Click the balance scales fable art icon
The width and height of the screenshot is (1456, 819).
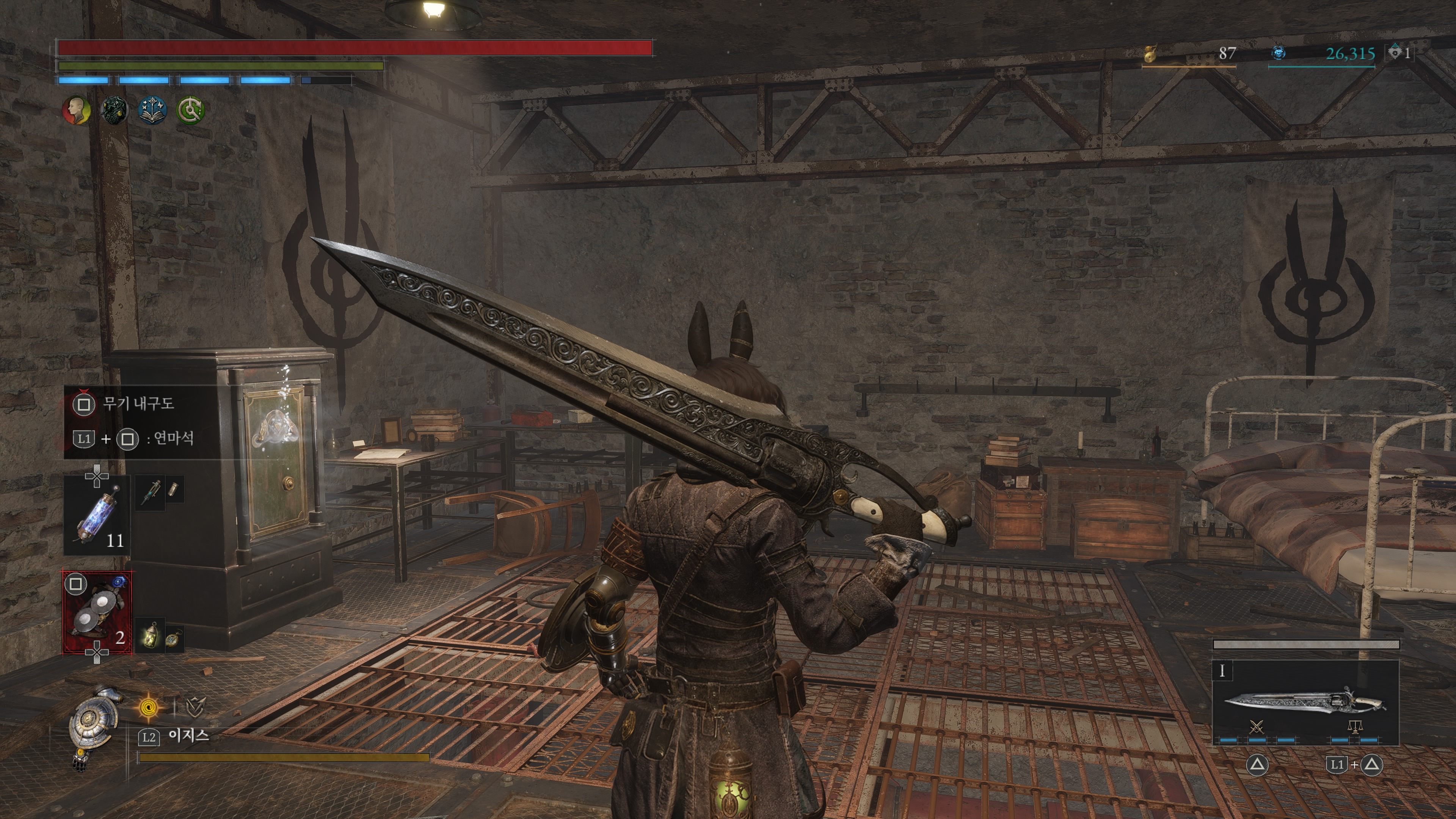tap(1354, 726)
